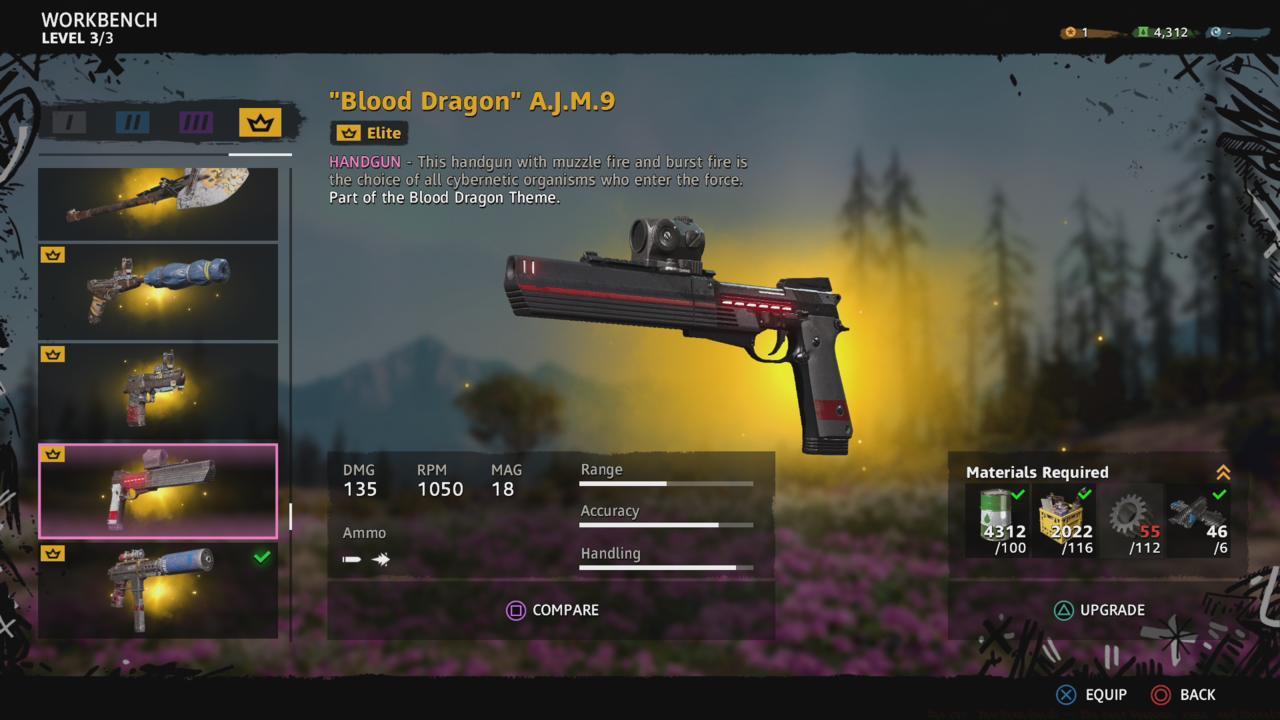Open the tier III weapons tab
The height and width of the screenshot is (720, 1280).
tap(196, 123)
